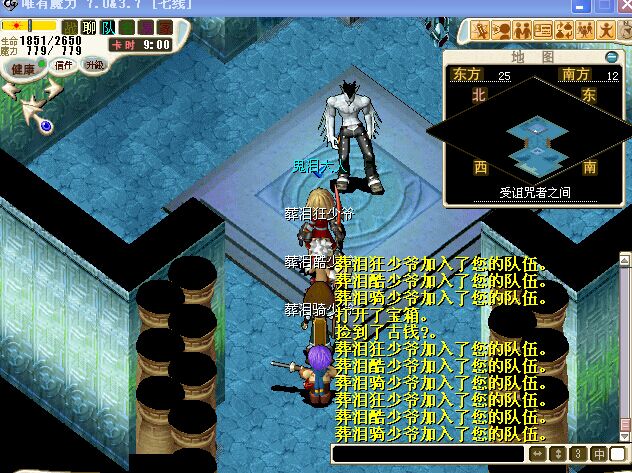Focus the chat text input box
Viewport: 632px width, 473px height.
[x=430, y=455]
